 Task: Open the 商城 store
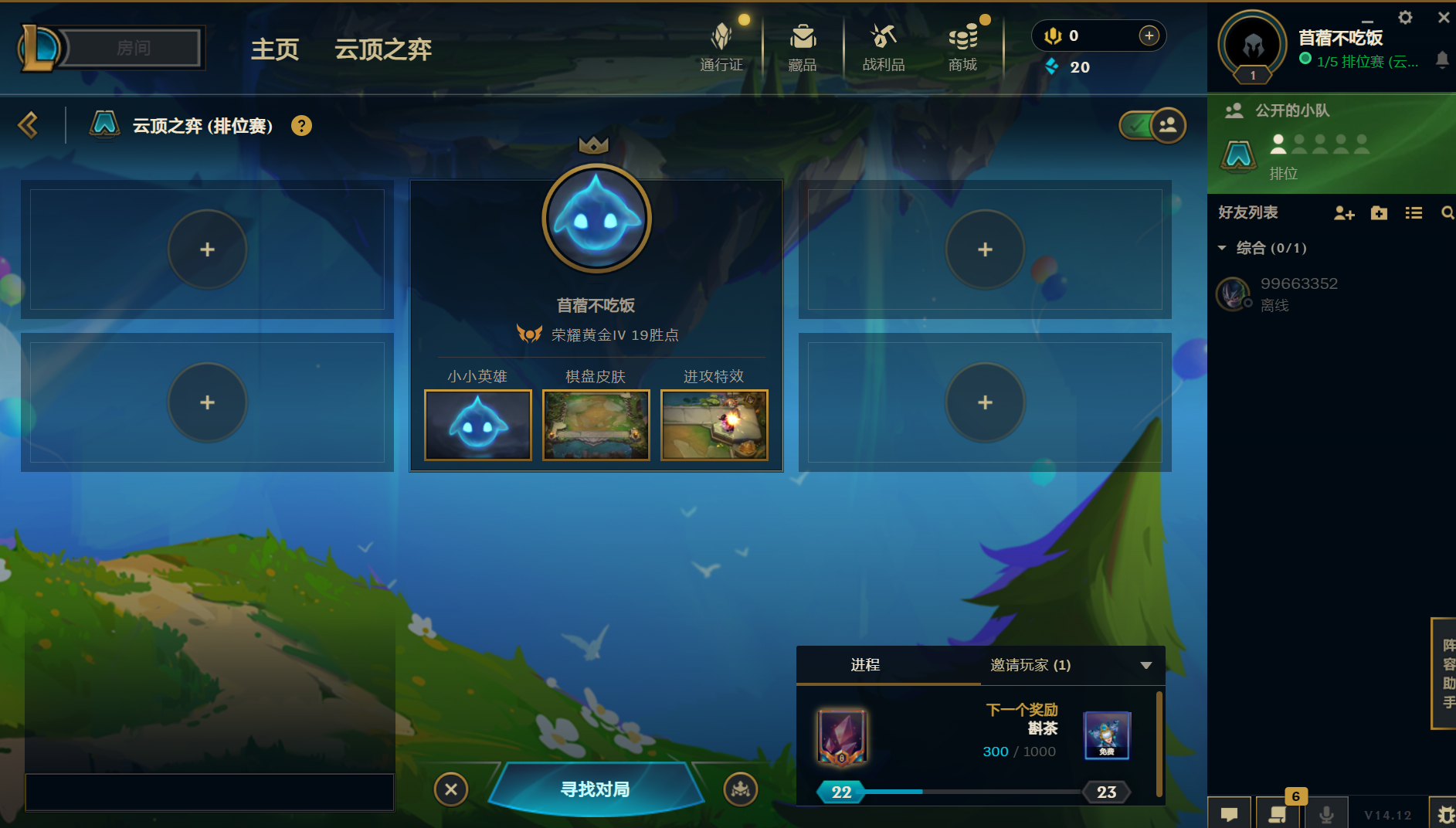pyautogui.click(x=962, y=46)
